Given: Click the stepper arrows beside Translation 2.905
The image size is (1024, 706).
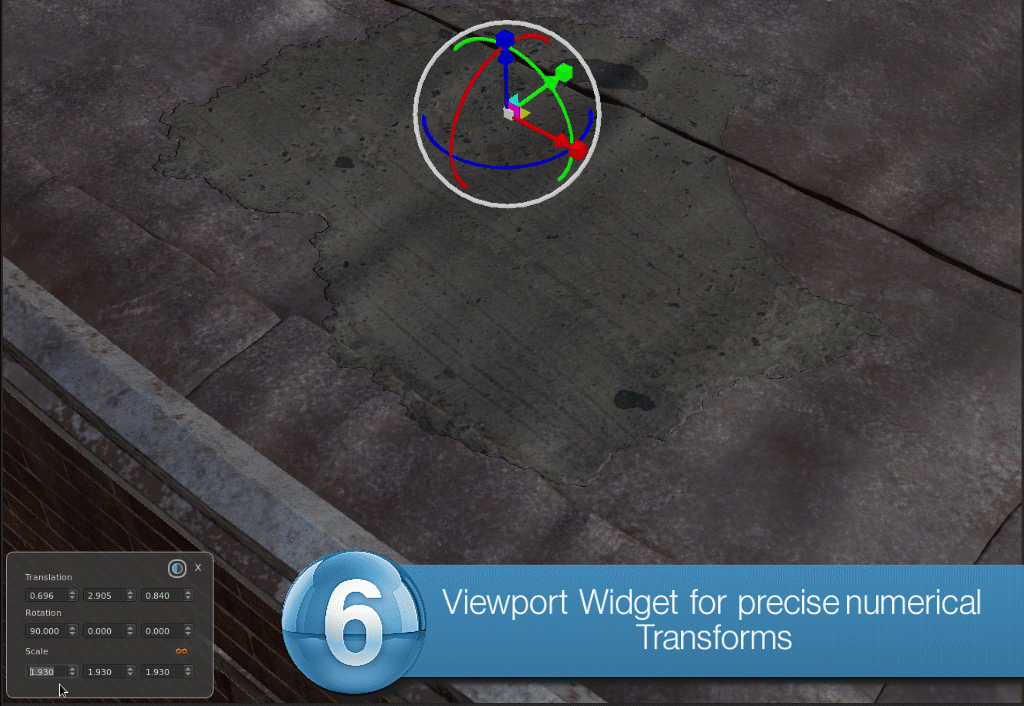Looking at the screenshot, I should coord(130,596).
